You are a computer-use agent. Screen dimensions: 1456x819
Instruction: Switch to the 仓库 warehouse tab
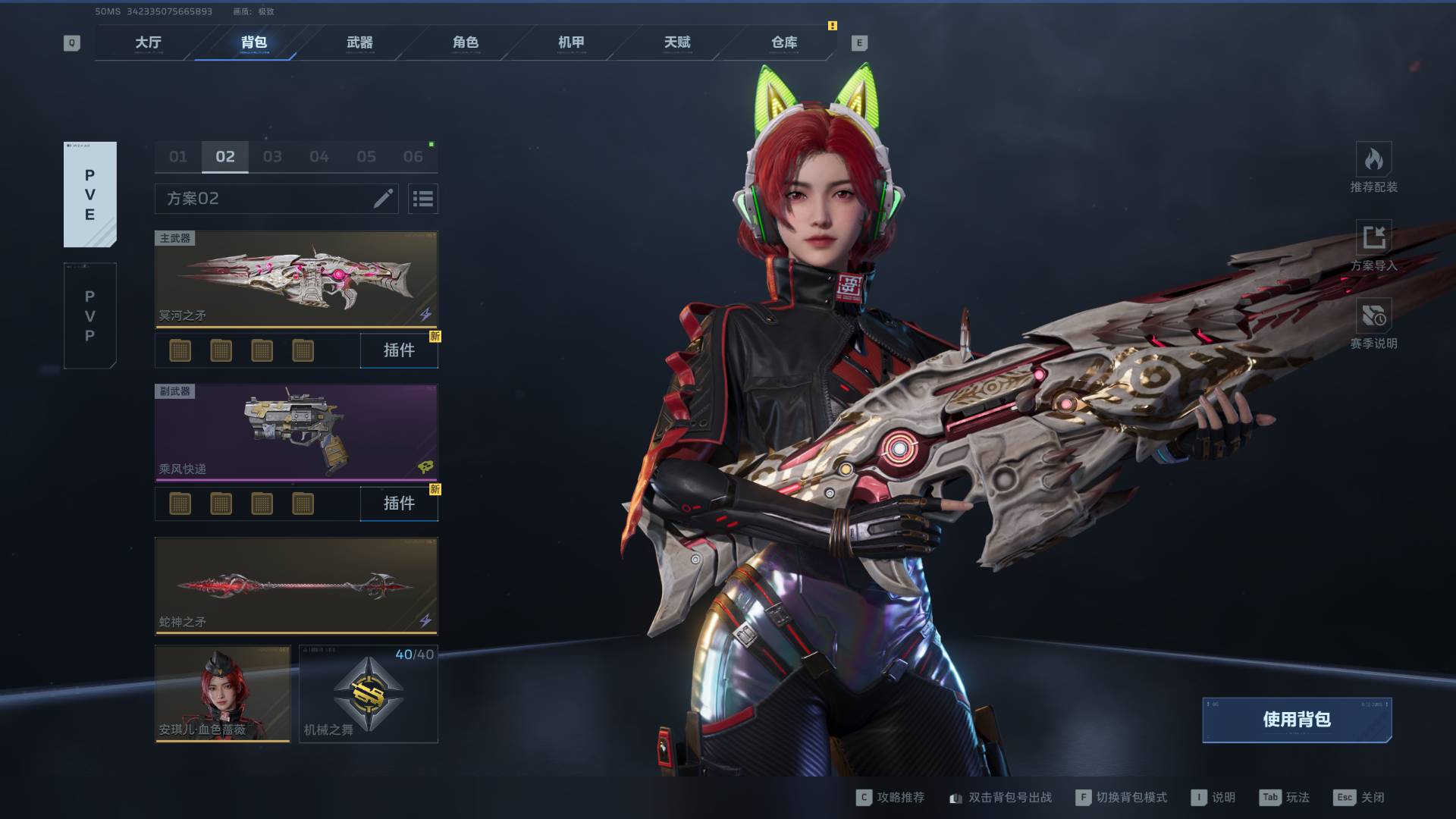784,42
